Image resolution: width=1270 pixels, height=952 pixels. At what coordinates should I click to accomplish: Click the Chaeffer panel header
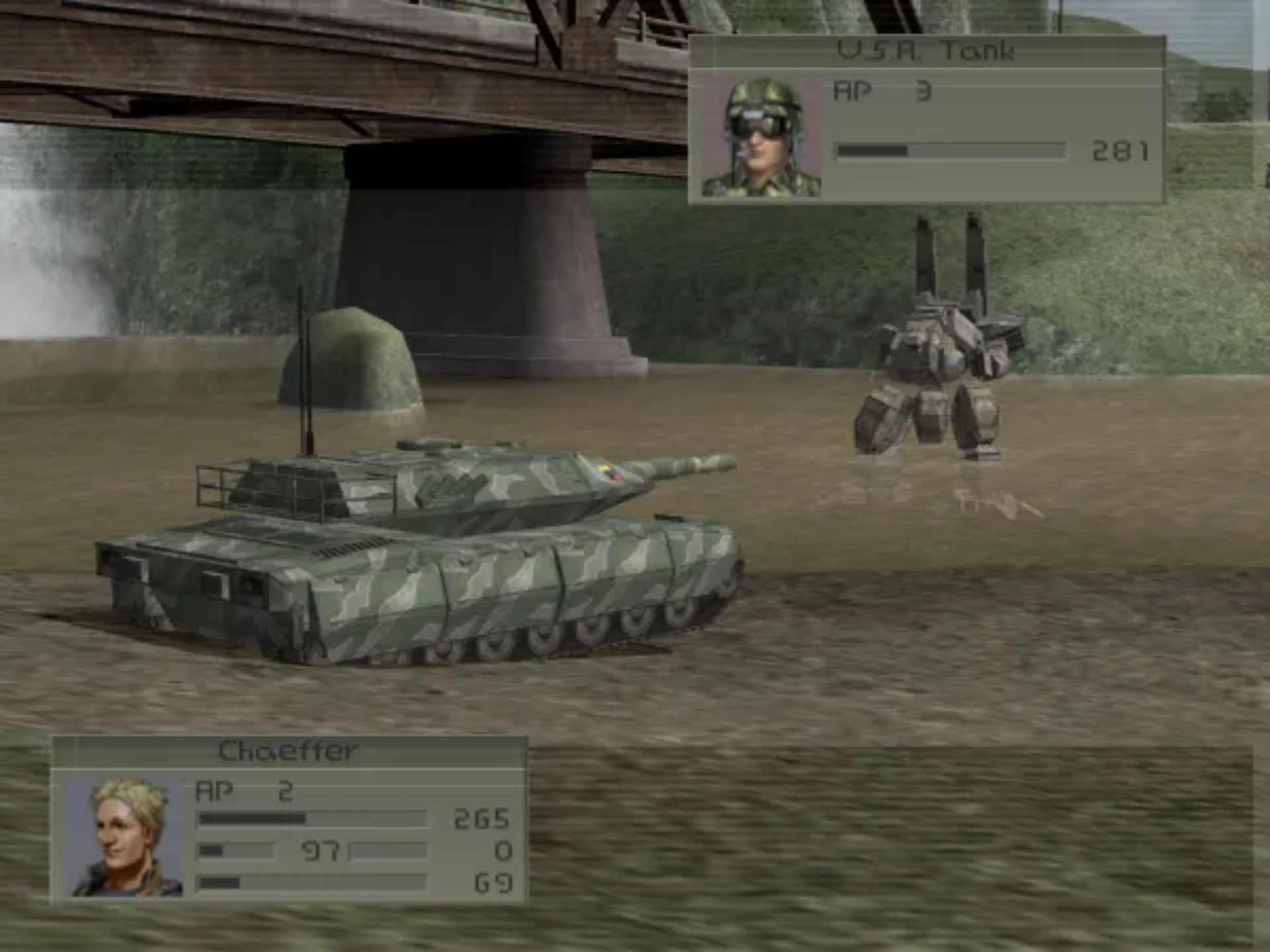click(x=288, y=750)
